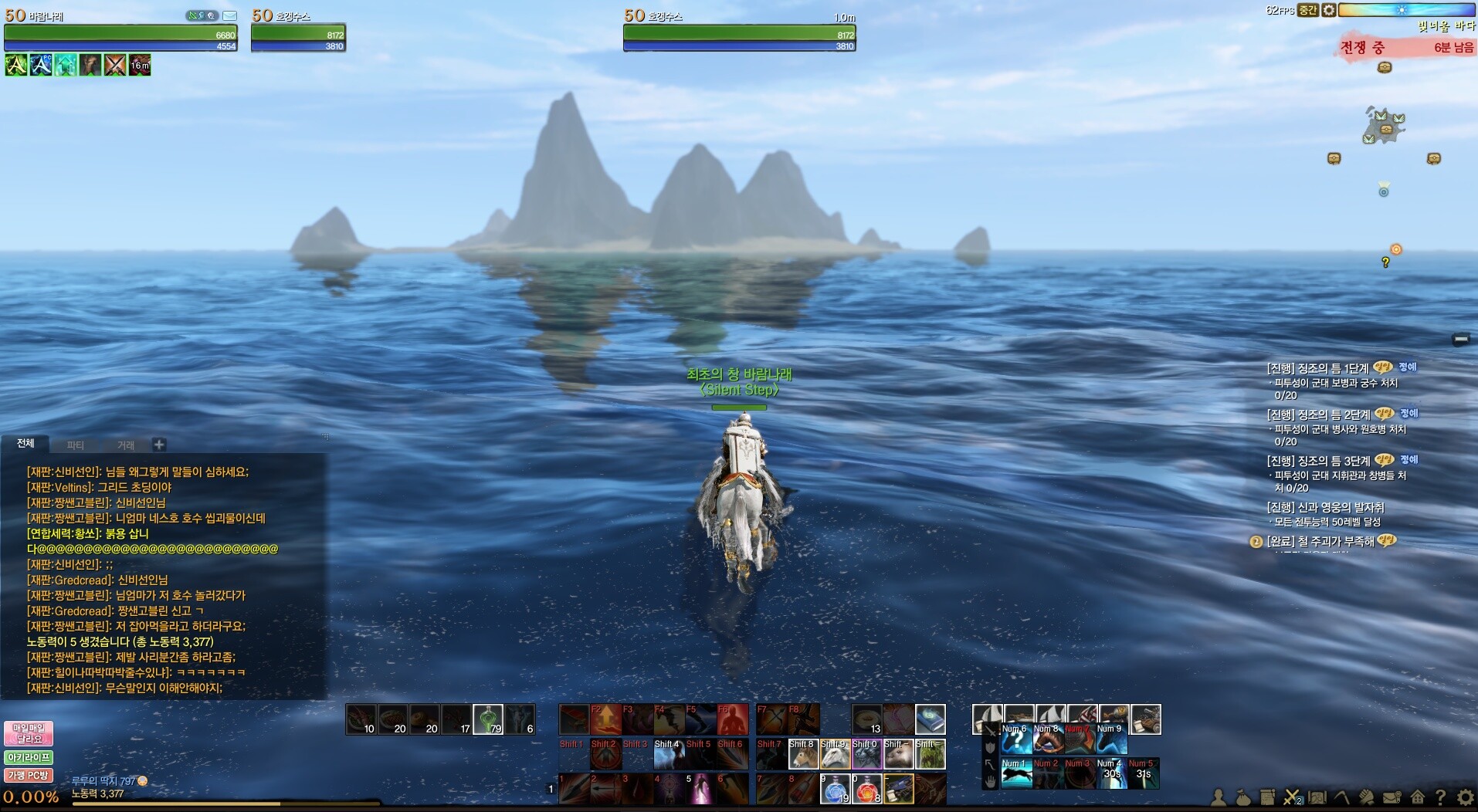
Task: Add a new chat tab with plus button
Action: click(159, 445)
